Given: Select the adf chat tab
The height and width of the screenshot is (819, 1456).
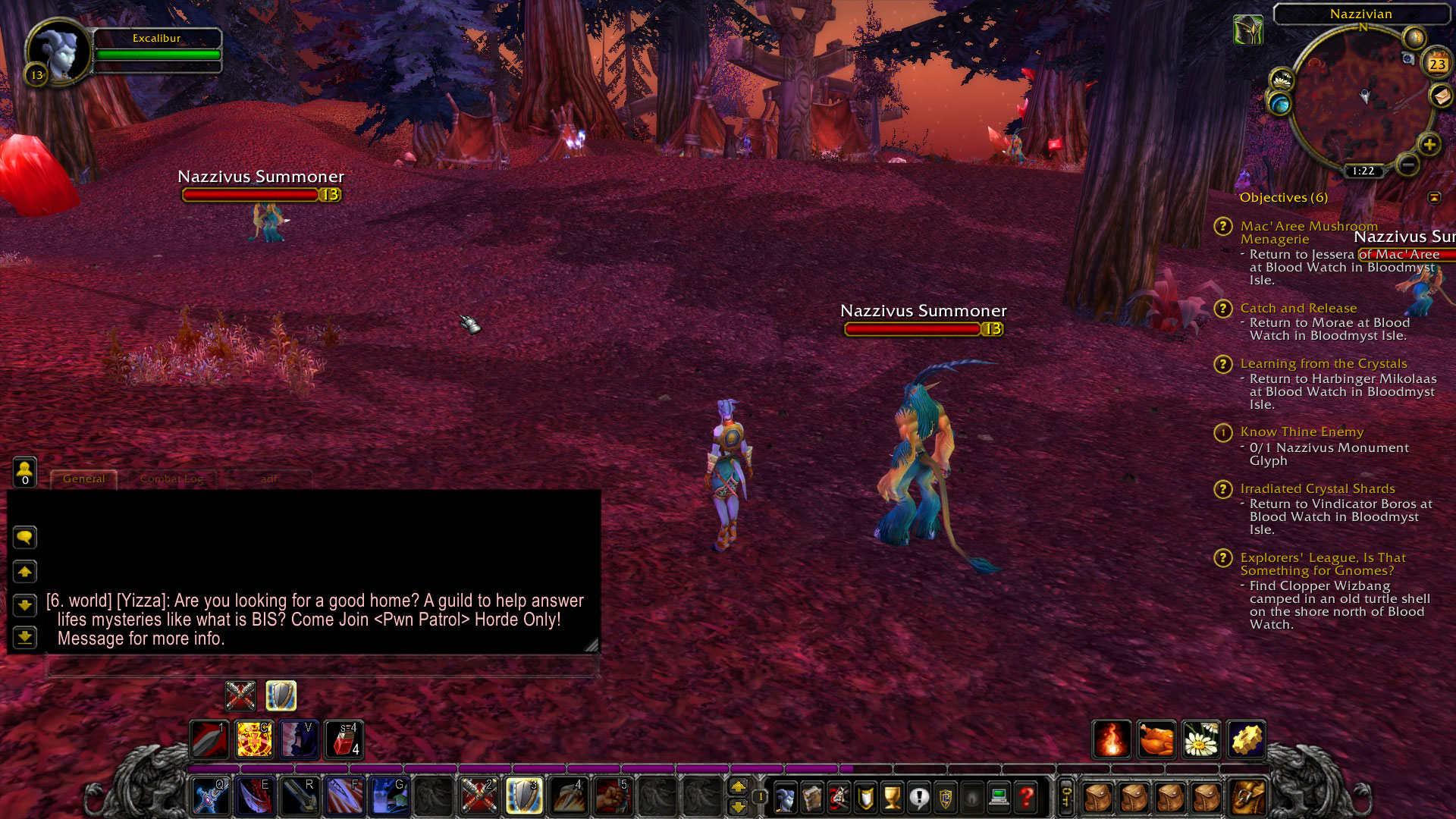Looking at the screenshot, I should click(269, 479).
